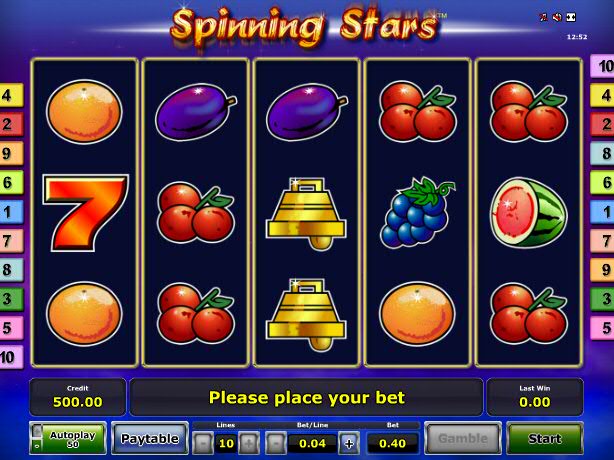Viewport: 614px width, 460px height.
Task: Raise the Bet/Line amount
Action: (348, 442)
